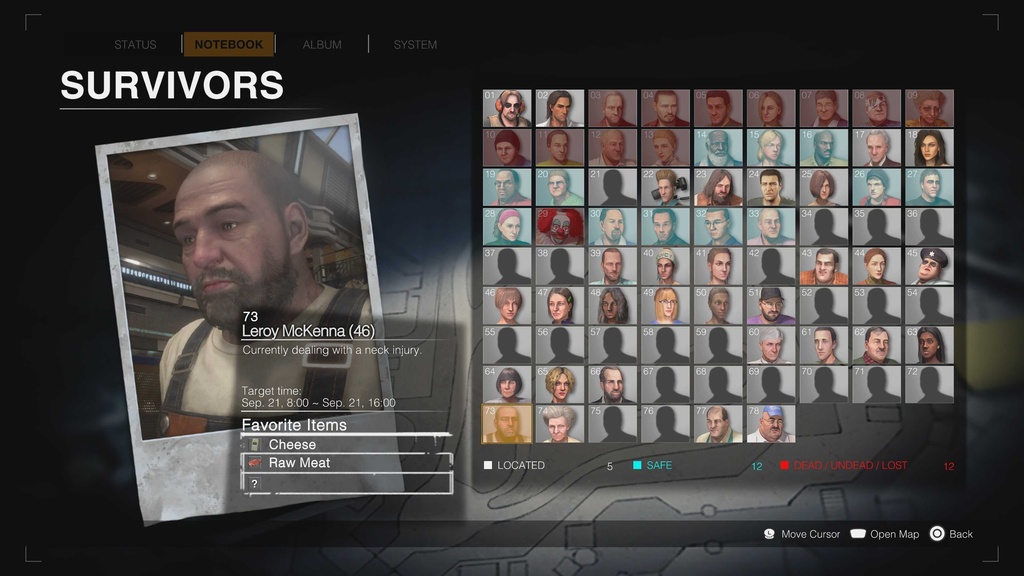The width and height of the screenshot is (1024, 576).
Task: Choose survivor 78 with the blue cap
Action: pyautogui.click(x=771, y=423)
